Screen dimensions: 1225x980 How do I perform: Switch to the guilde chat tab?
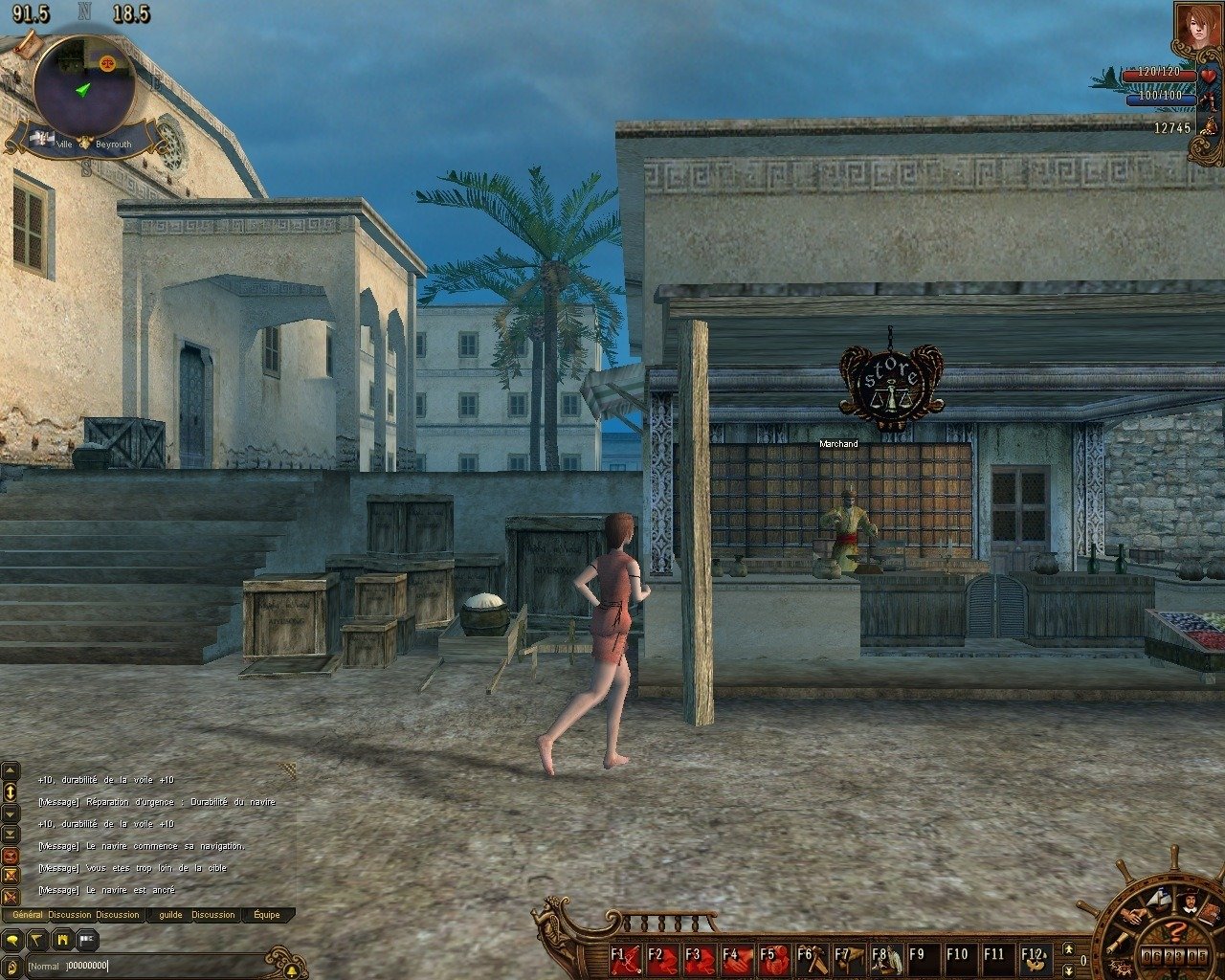point(170,915)
